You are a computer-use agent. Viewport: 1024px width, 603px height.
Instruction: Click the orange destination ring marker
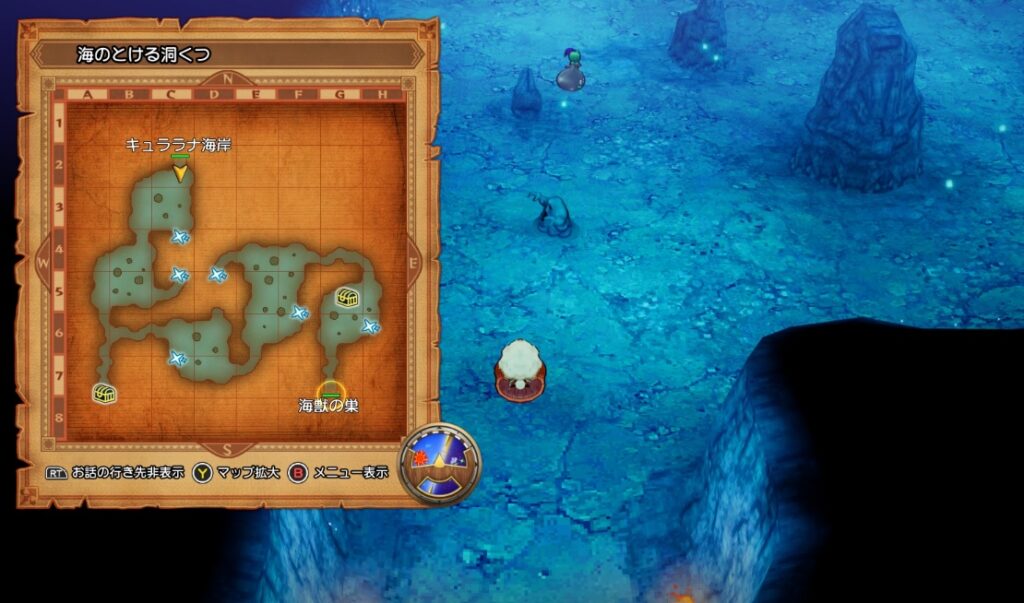coord(329,390)
